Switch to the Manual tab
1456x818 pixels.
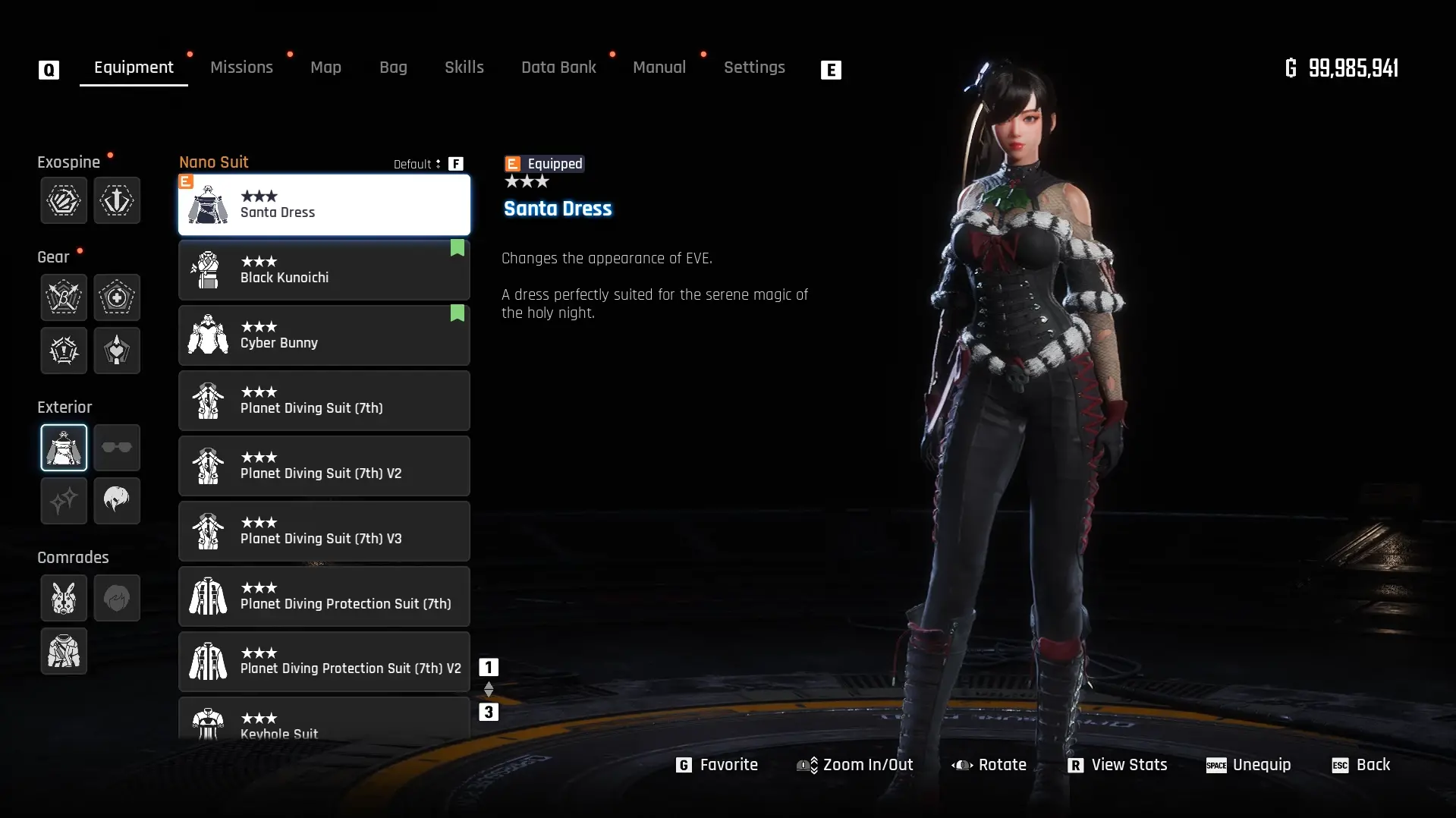click(659, 68)
